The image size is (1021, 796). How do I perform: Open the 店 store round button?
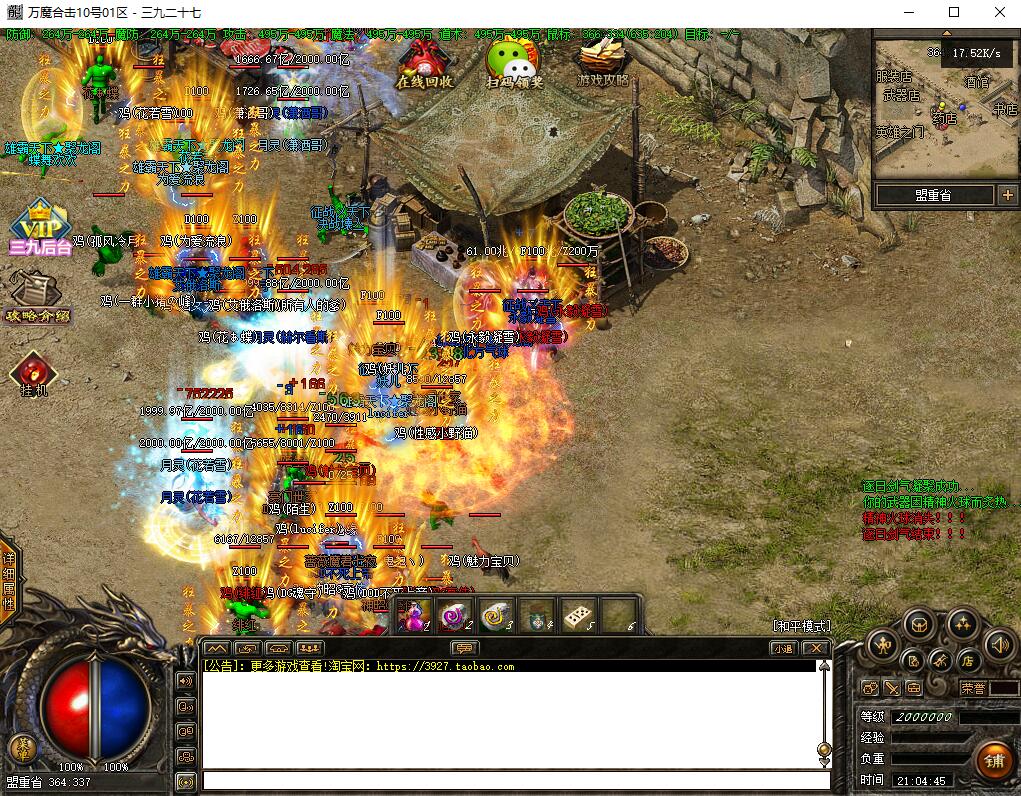click(967, 660)
